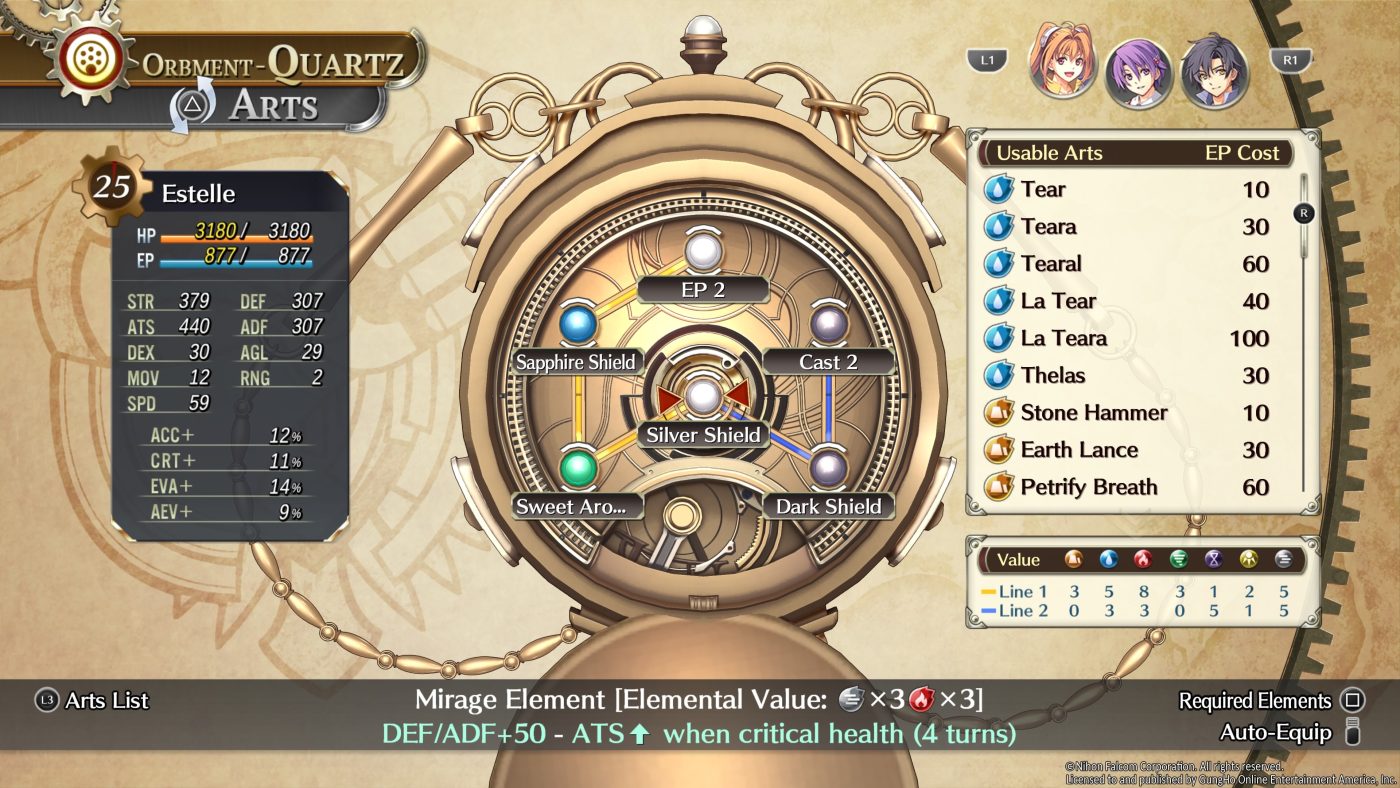Choose the Sapphire Shield quartz slot
Screen dimensions: 1400x788
tap(577, 324)
